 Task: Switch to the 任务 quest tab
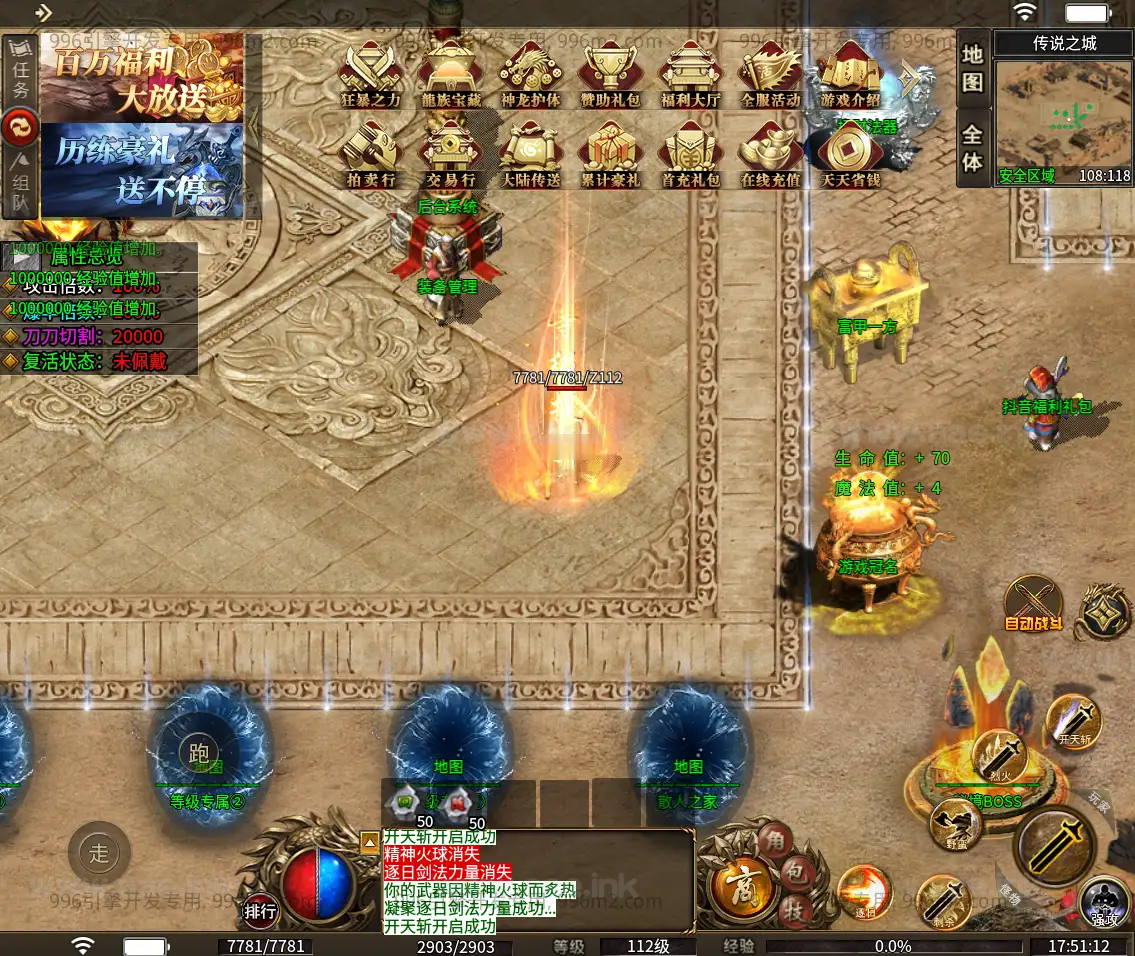pyautogui.click(x=20, y=75)
